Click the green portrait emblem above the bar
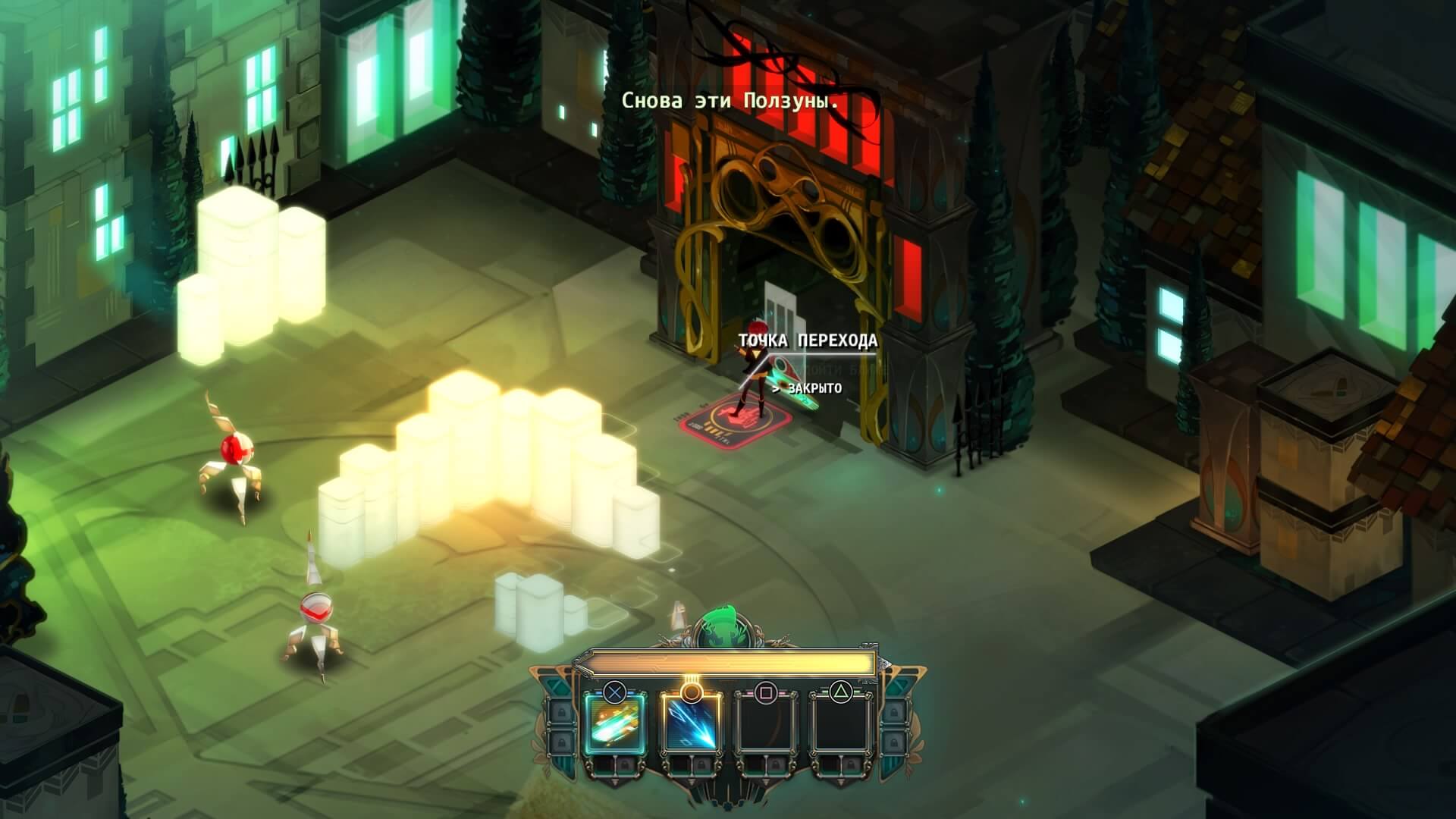Viewport: 1456px width, 819px height. 725,626
